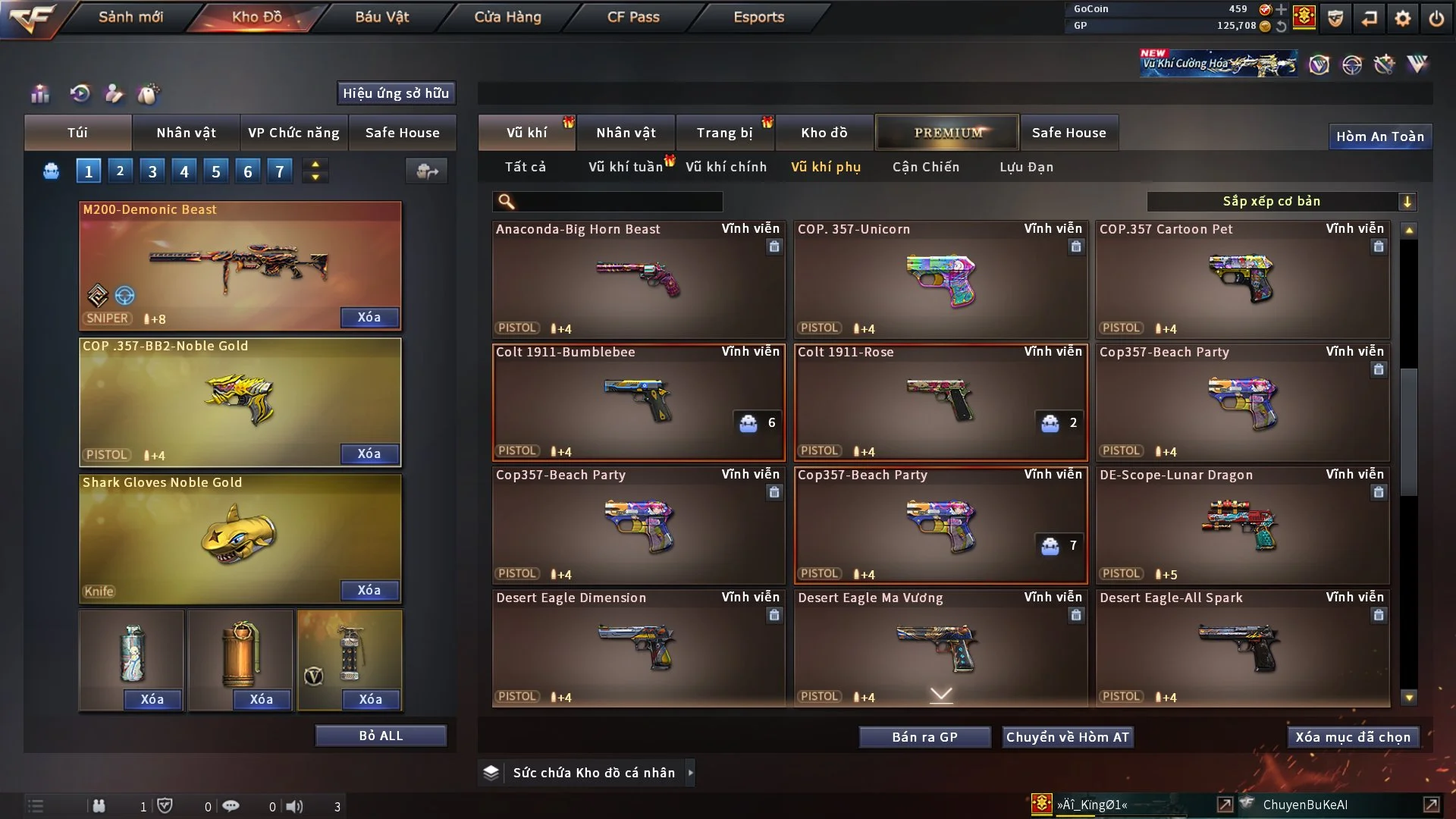The width and height of the screenshot is (1456, 819).
Task: Filter by Cận Chiến weapons
Action: click(926, 167)
